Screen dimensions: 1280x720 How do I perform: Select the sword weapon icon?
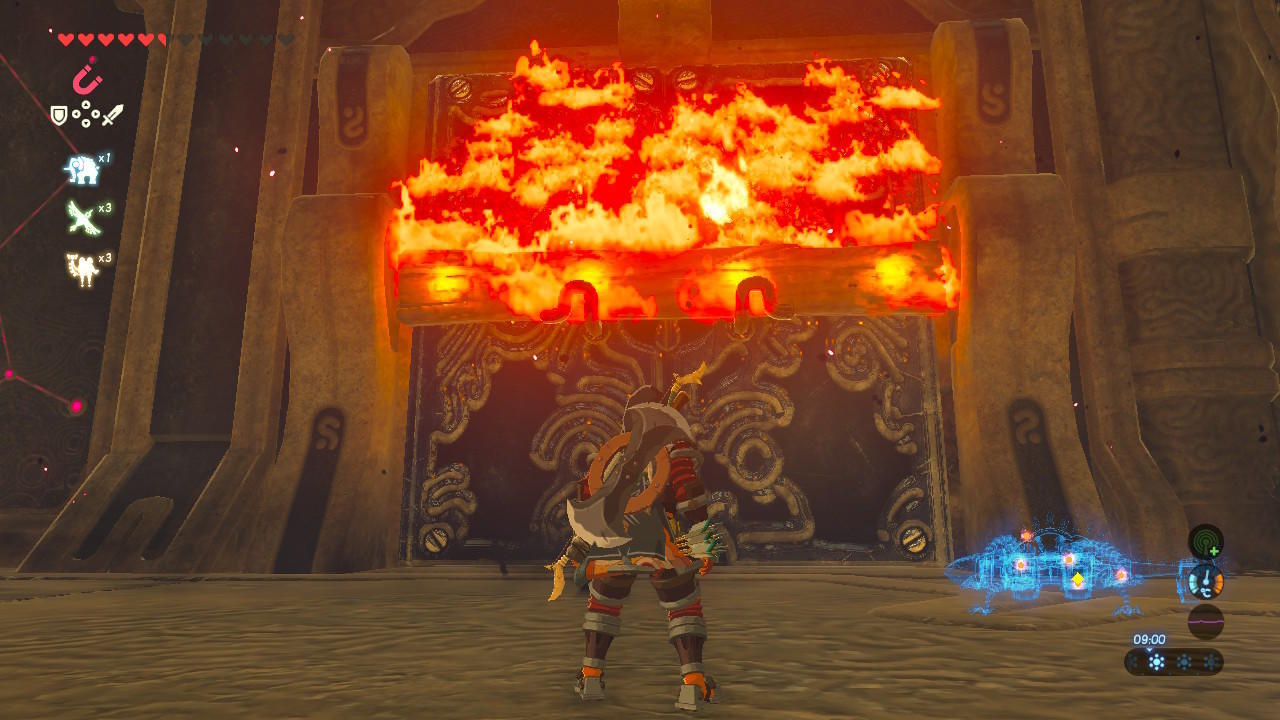pyautogui.click(x=112, y=115)
